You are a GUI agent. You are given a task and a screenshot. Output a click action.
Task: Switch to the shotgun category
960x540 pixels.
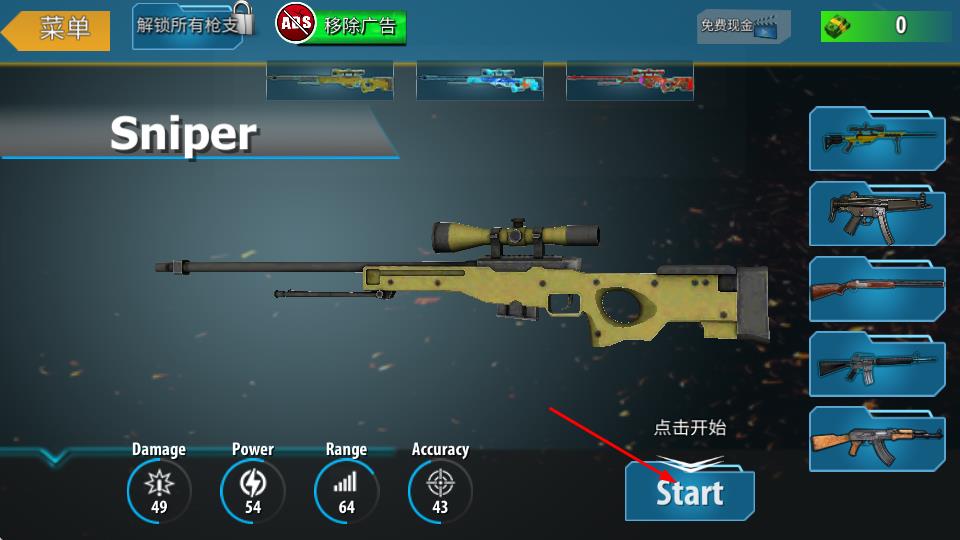[x=877, y=288]
